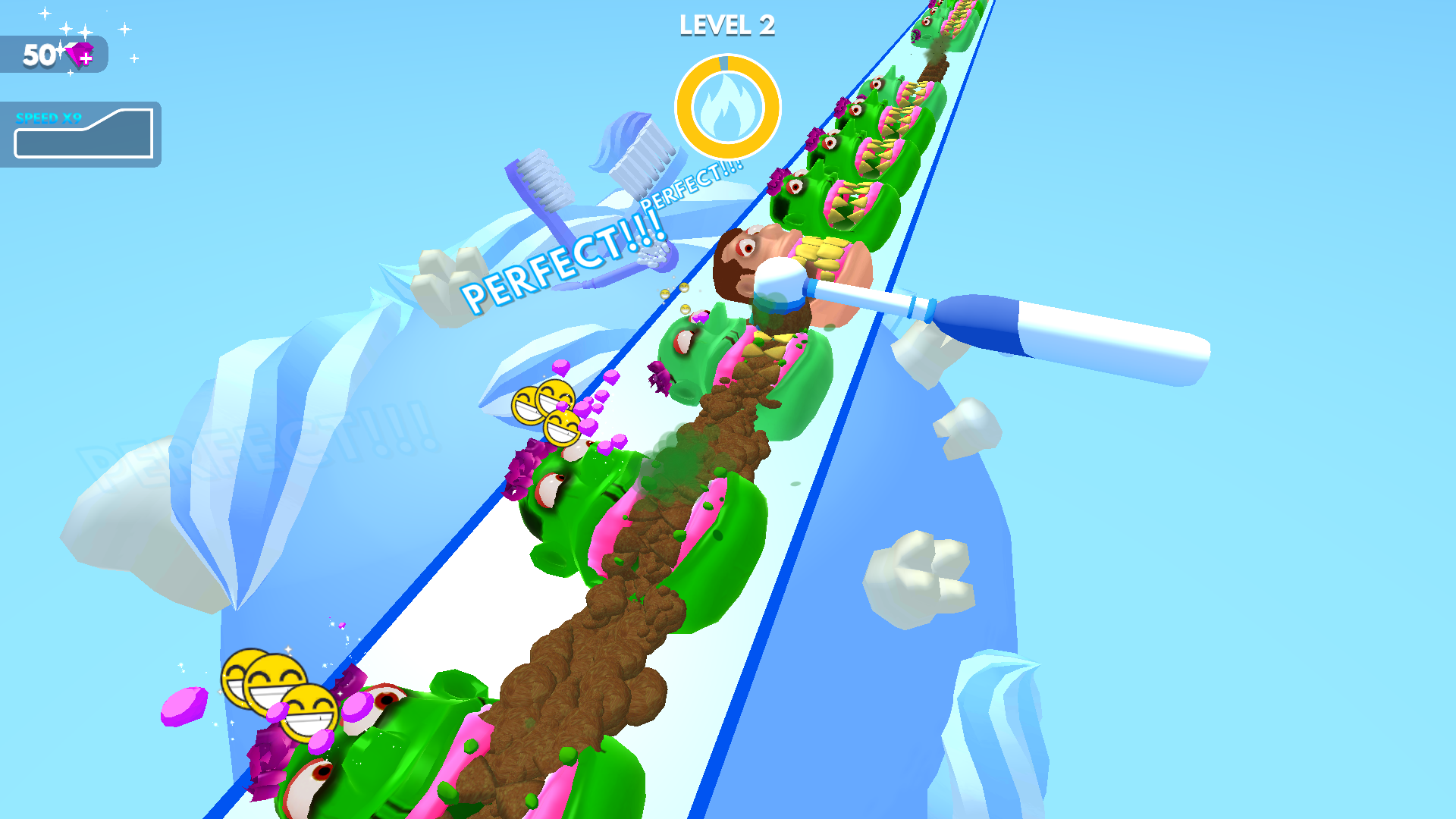Tap the pink gem plus icon
Screen dimensions: 1456x819
click(x=80, y=55)
